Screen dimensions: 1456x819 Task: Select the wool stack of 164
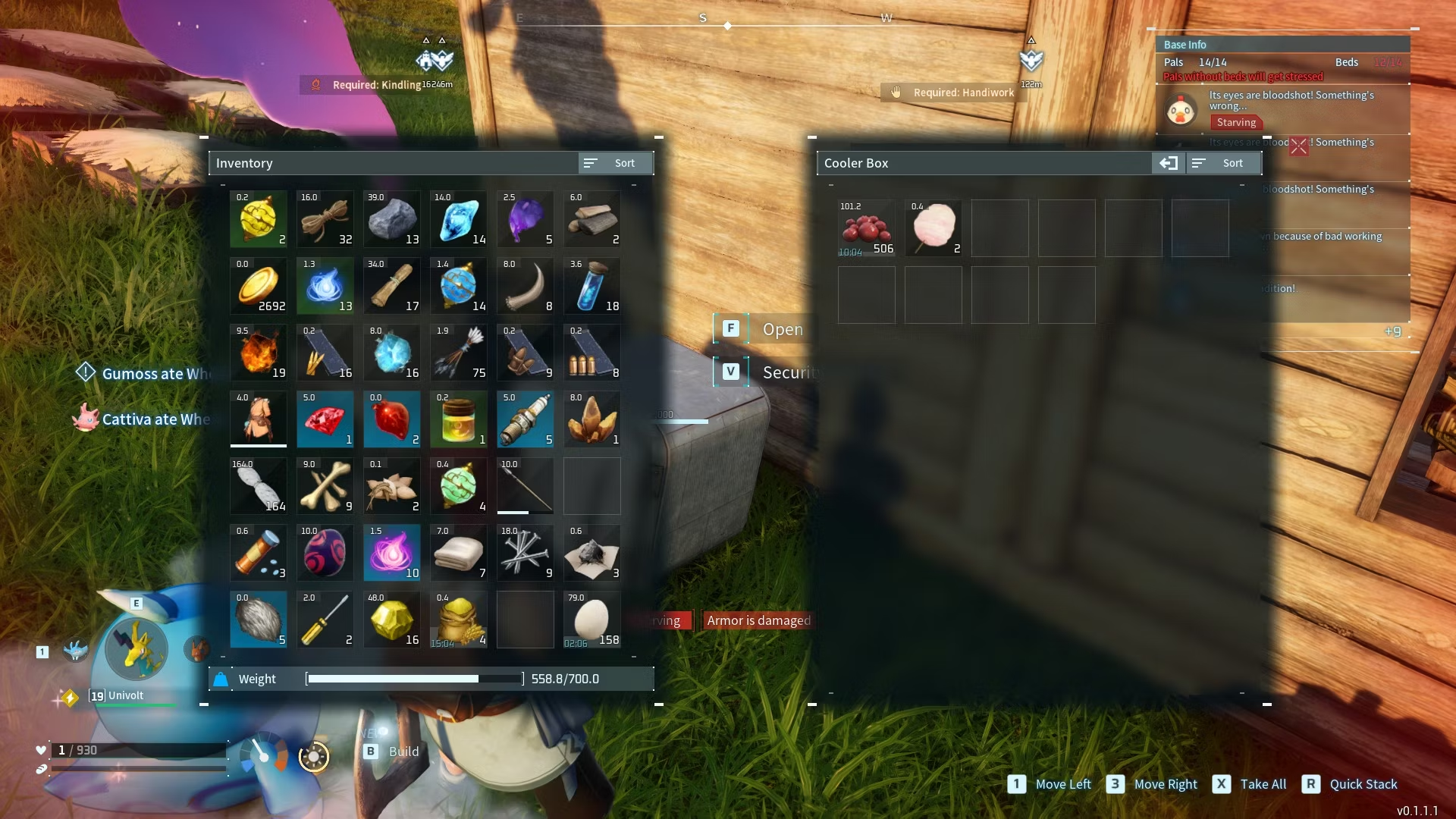point(258,486)
